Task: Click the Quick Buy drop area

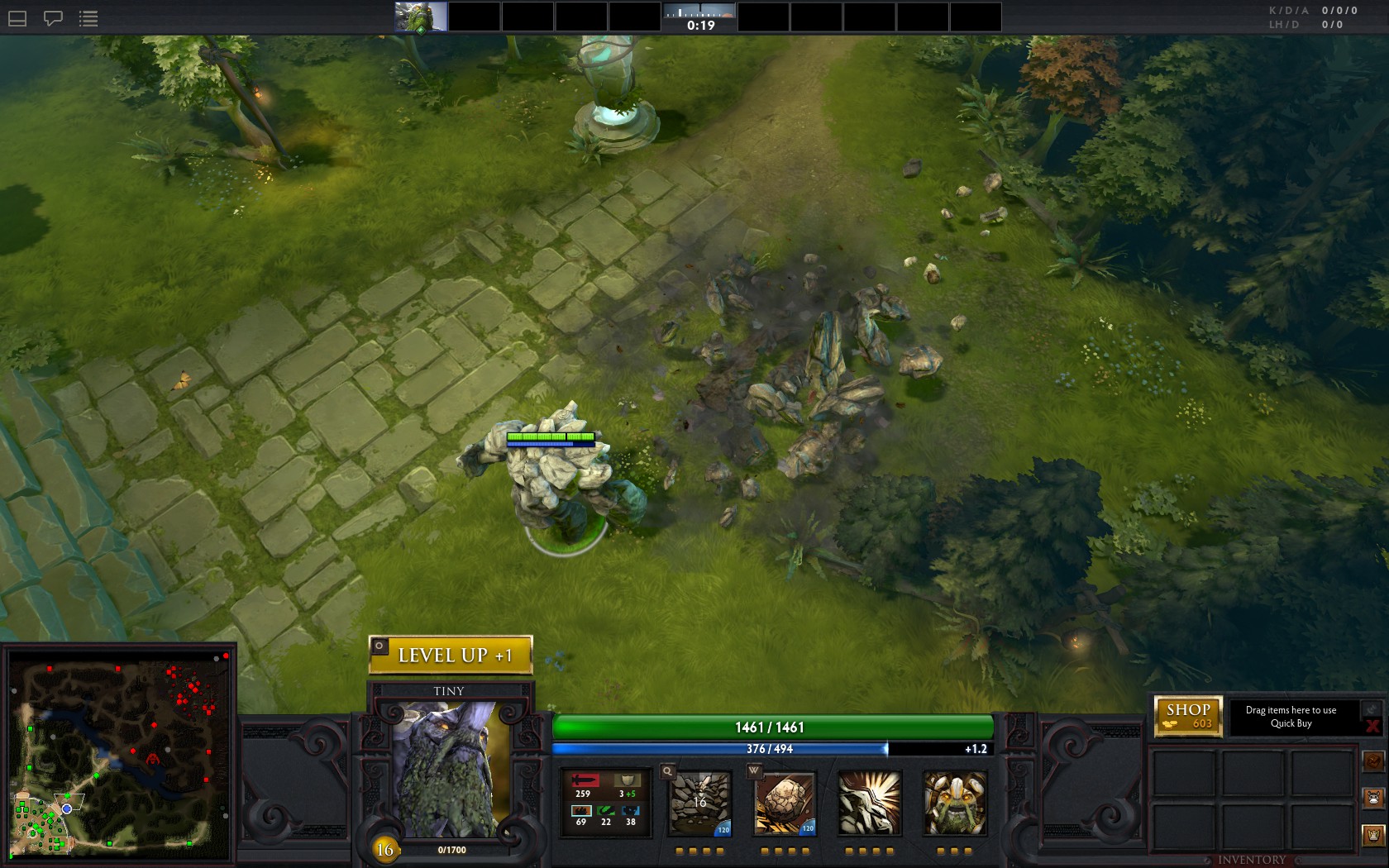Action: click(x=1291, y=717)
